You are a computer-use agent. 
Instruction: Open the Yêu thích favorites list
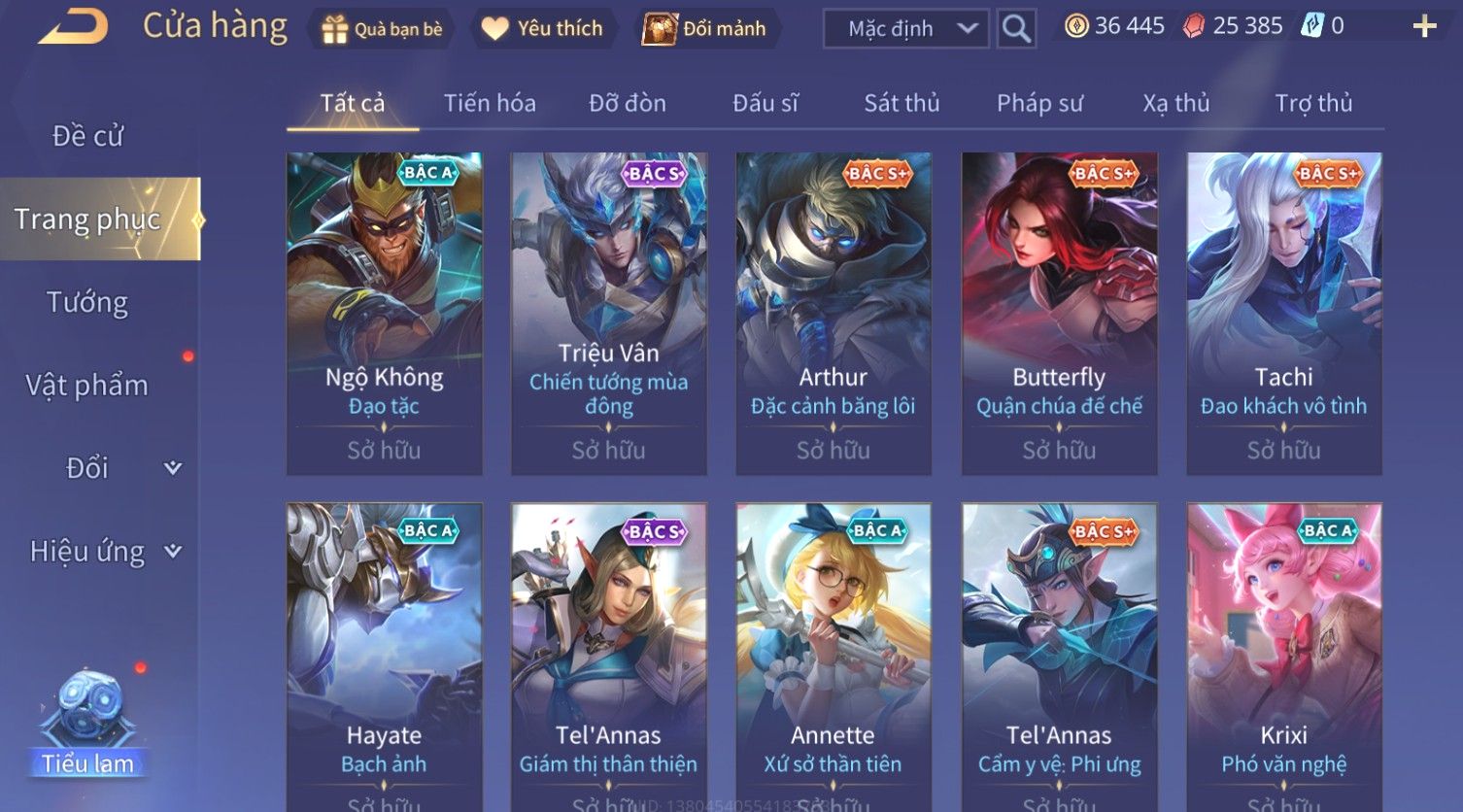(542, 29)
